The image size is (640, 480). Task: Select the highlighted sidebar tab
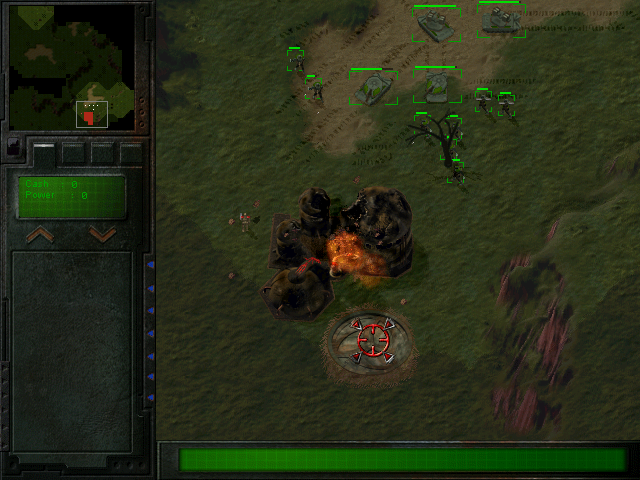[44, 151]
